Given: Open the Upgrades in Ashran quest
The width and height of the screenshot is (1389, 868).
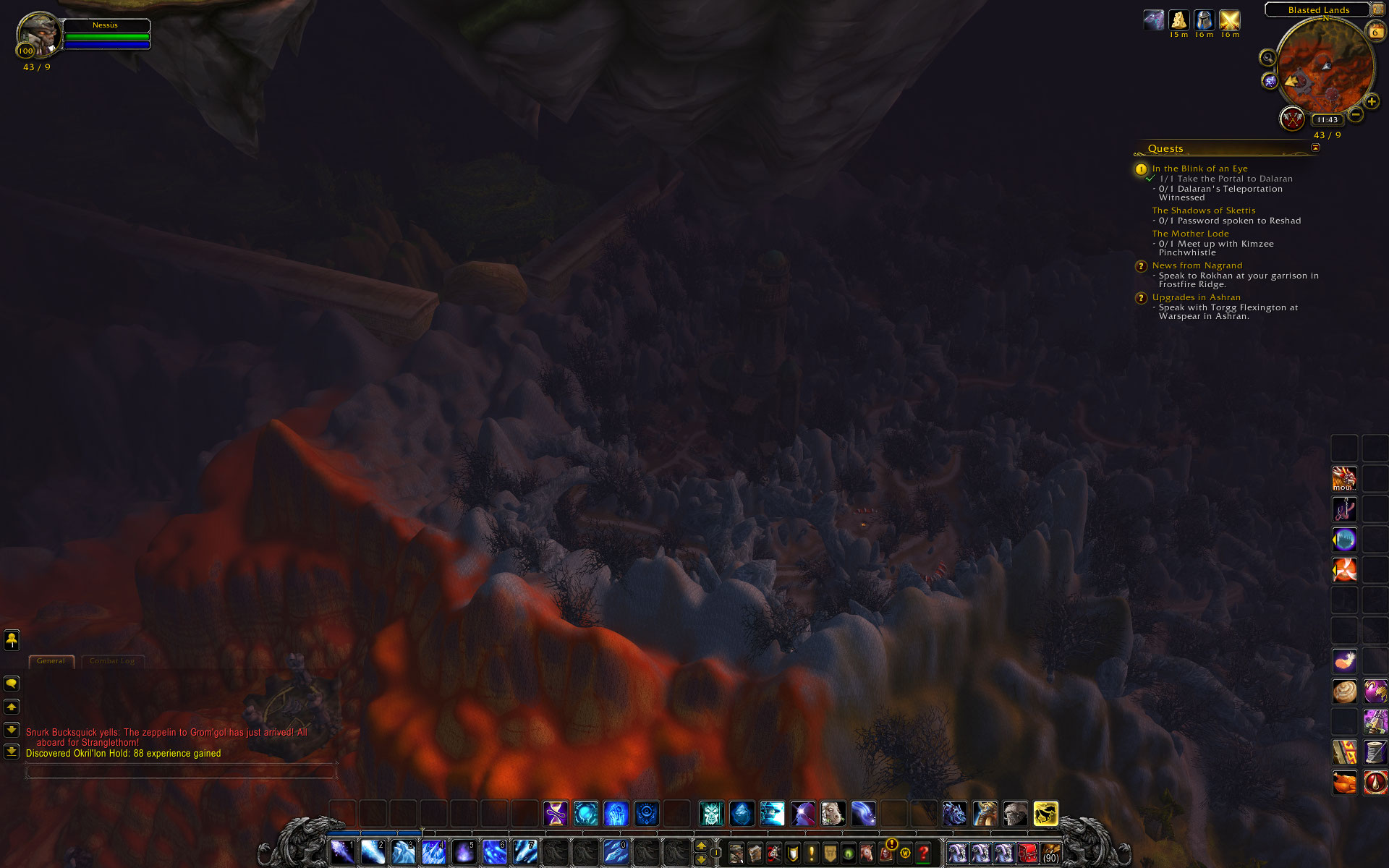Looking at the screenshot, I should point(1196,297).
